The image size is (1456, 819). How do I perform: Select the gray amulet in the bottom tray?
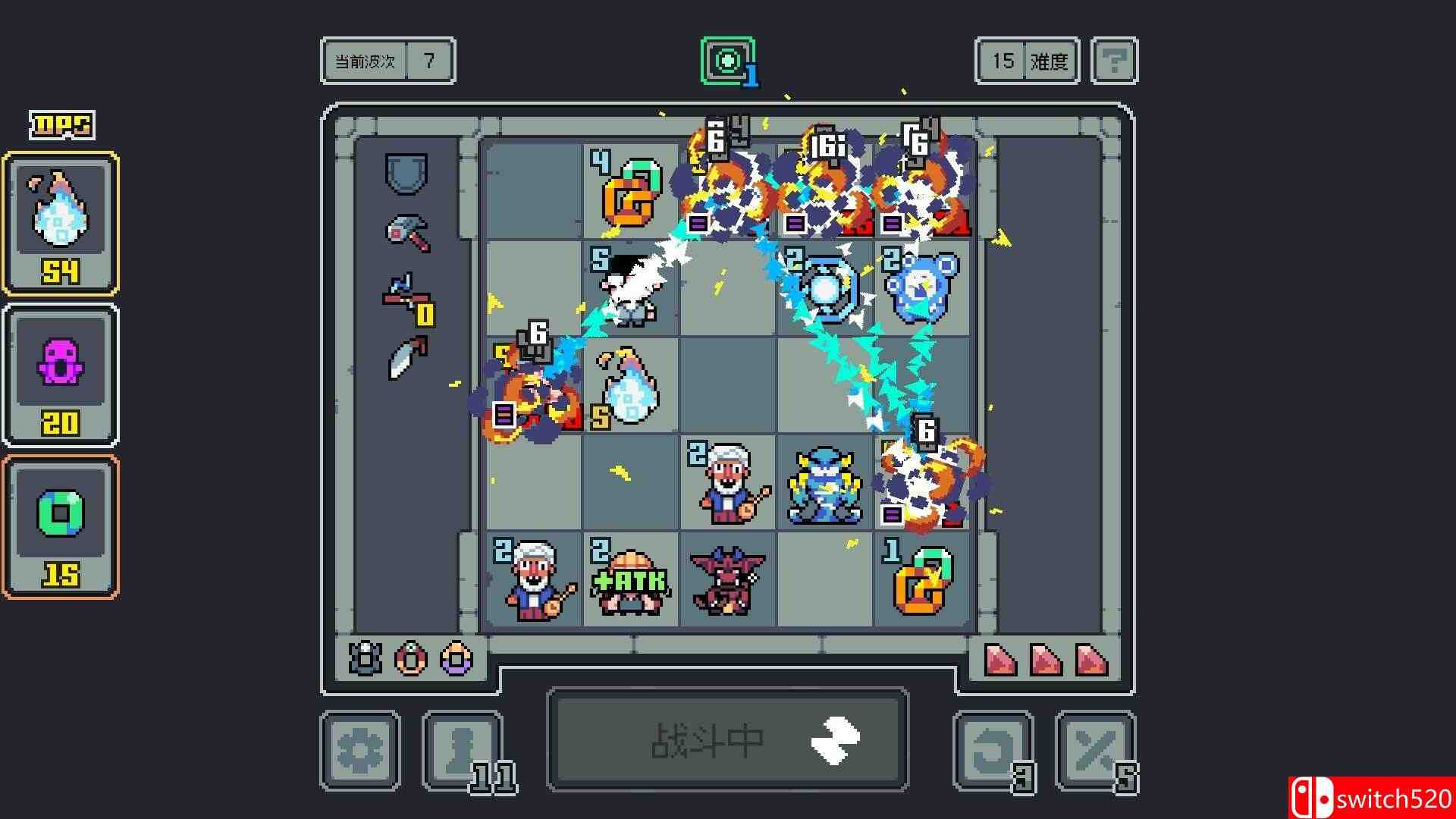(364, 660)
